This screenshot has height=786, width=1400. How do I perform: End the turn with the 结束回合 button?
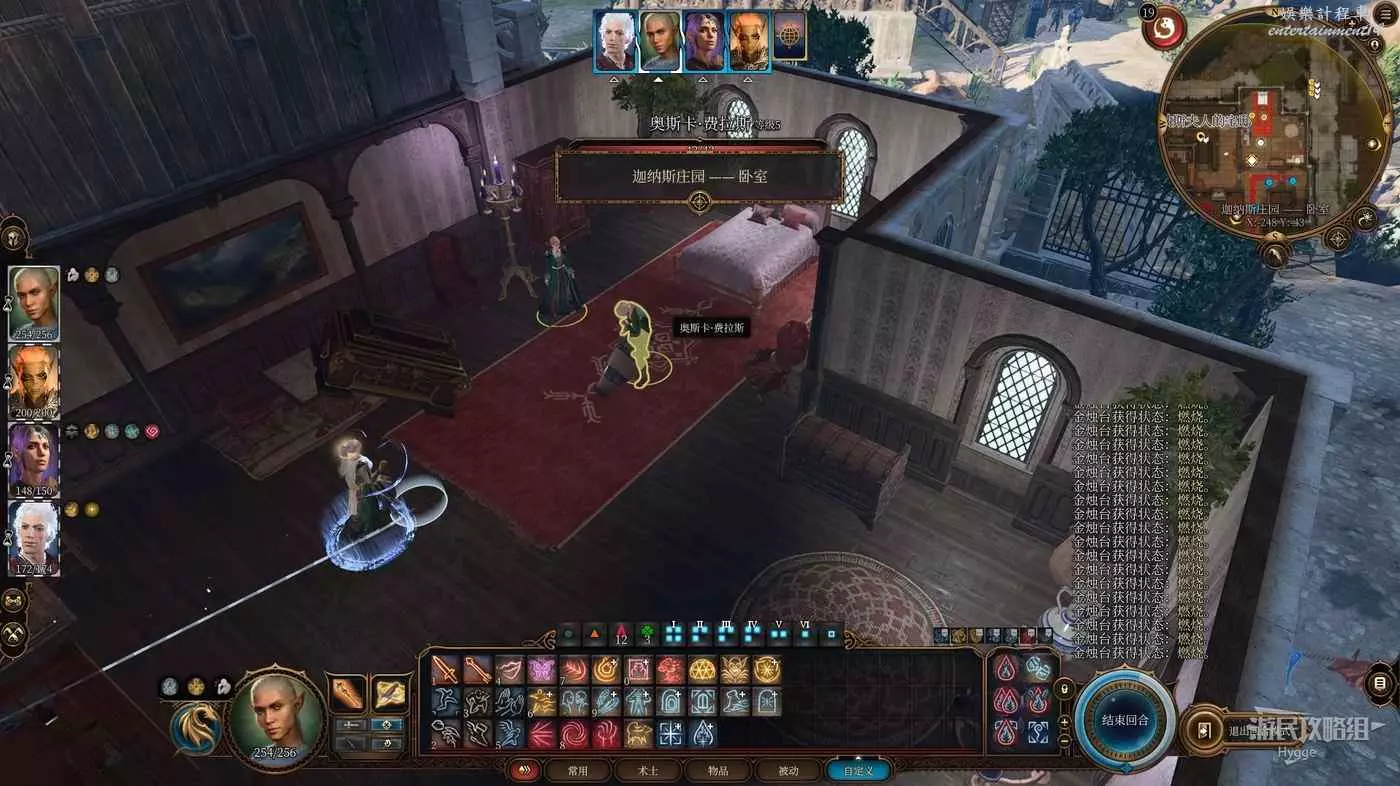pos(1126,720)
